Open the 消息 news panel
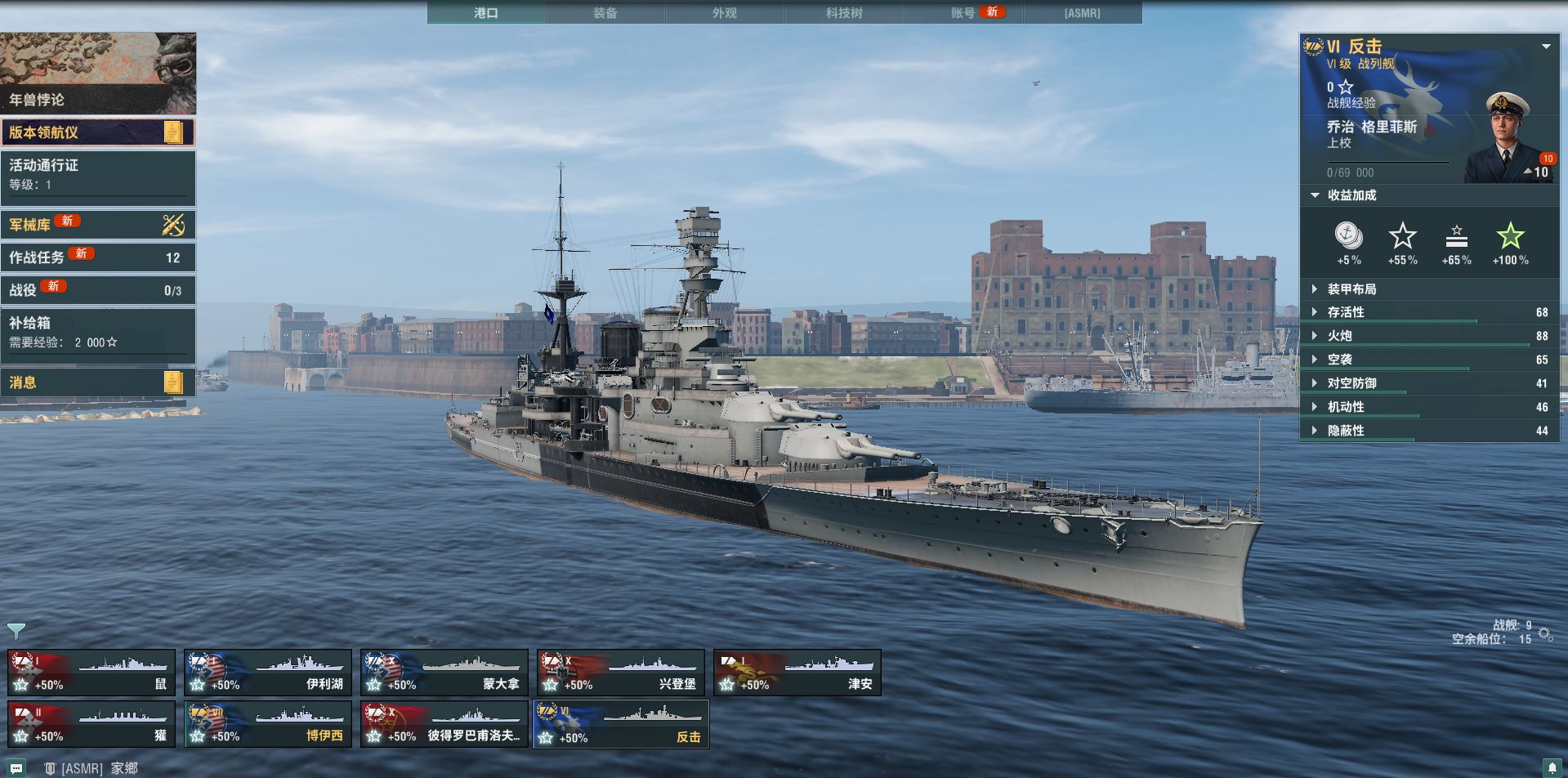 tap(98, 382)
